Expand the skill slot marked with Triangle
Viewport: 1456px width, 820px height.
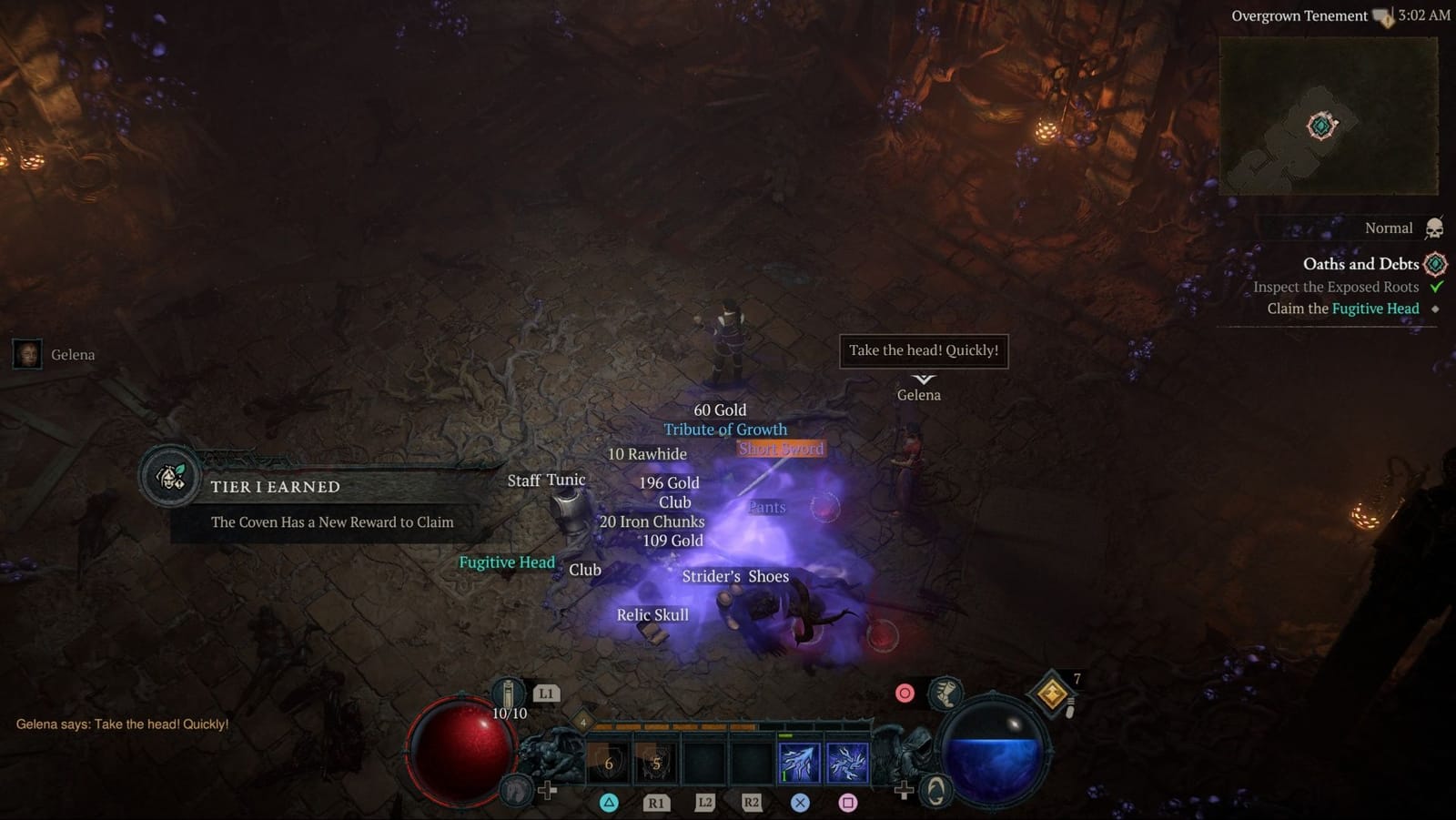(608, 761)
